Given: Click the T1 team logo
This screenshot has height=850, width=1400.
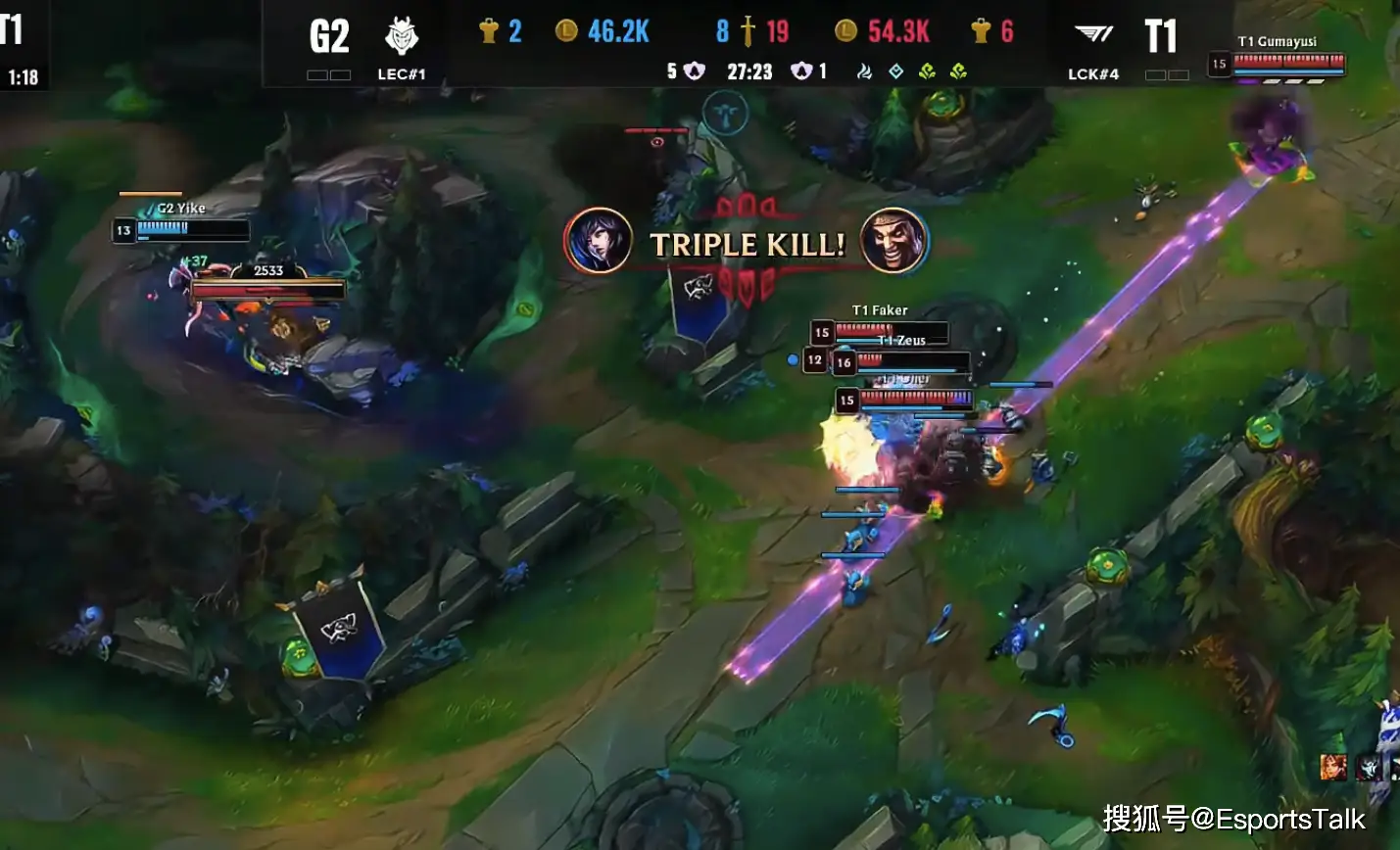Looking at the screenshot, I should point(1093,35).
